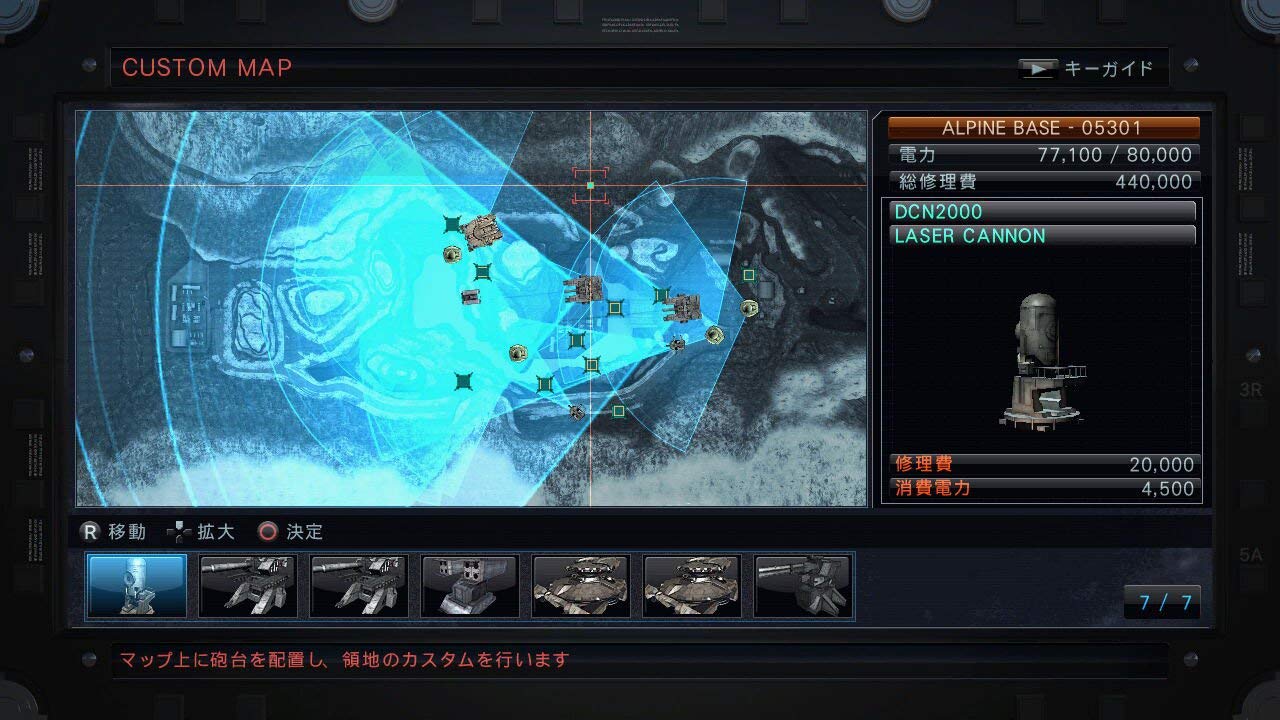The height and width of the screenshot is (720, 1280).
Task: Select the large cannon turret thumbnail on far right
Action: (x=803, y=586)
